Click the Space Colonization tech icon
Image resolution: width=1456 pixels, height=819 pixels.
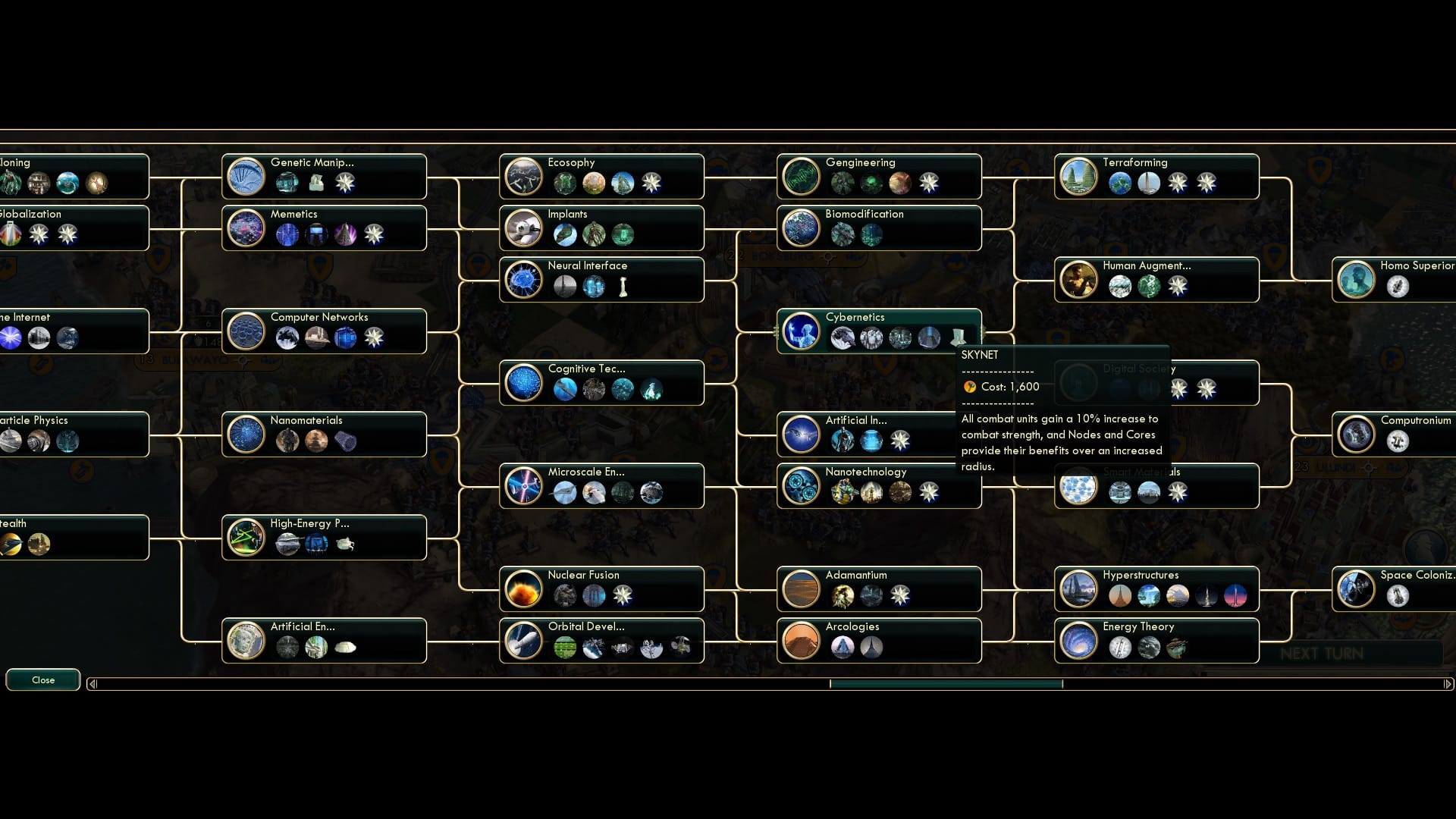(x=1356, y=588)
